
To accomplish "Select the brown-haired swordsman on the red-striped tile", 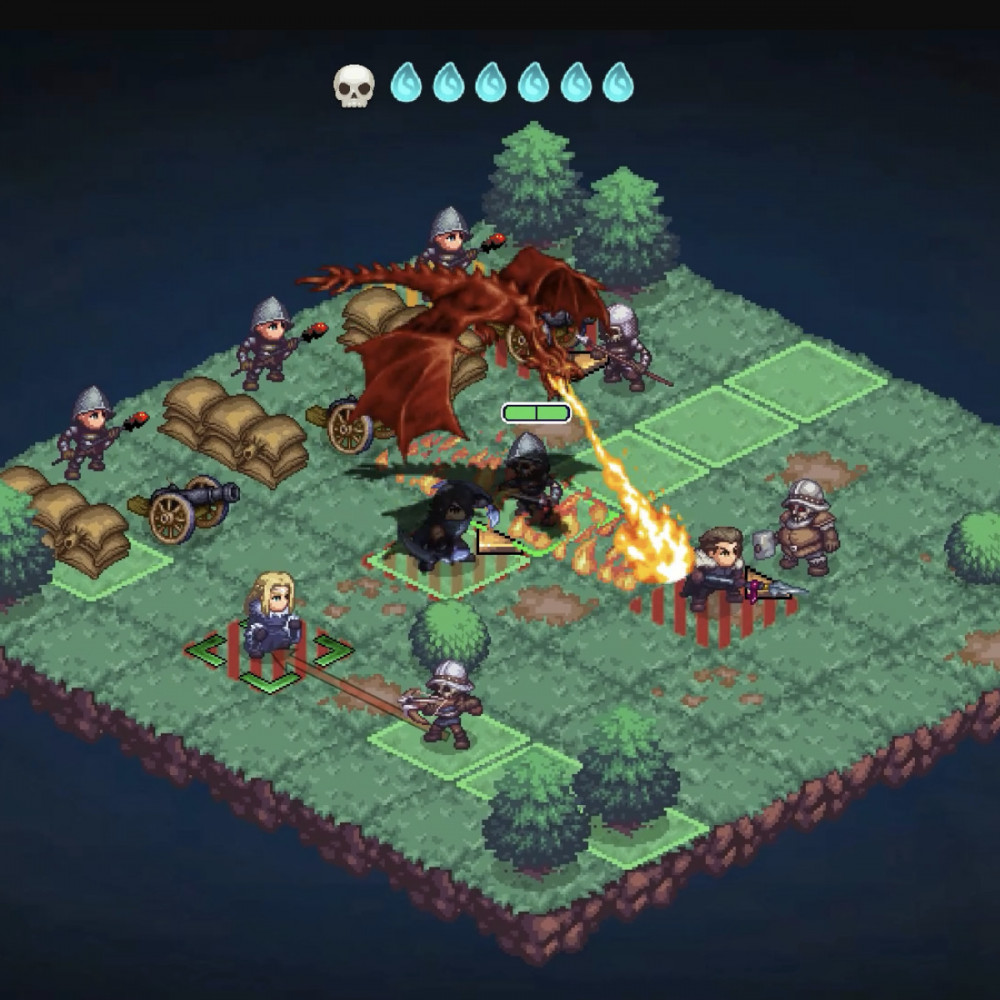I will coord(718,567).
